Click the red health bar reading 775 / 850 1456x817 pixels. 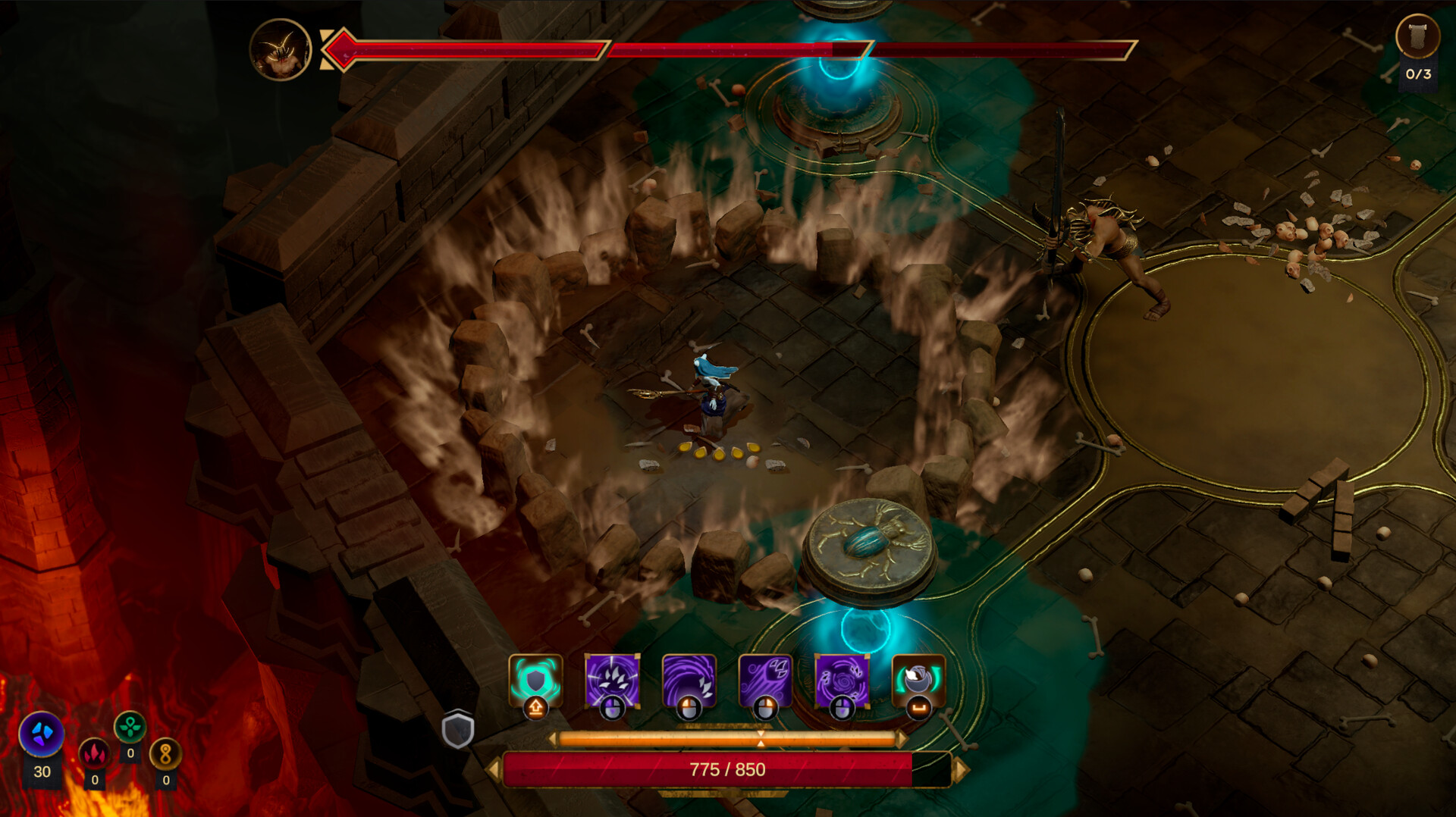(728, 768)
